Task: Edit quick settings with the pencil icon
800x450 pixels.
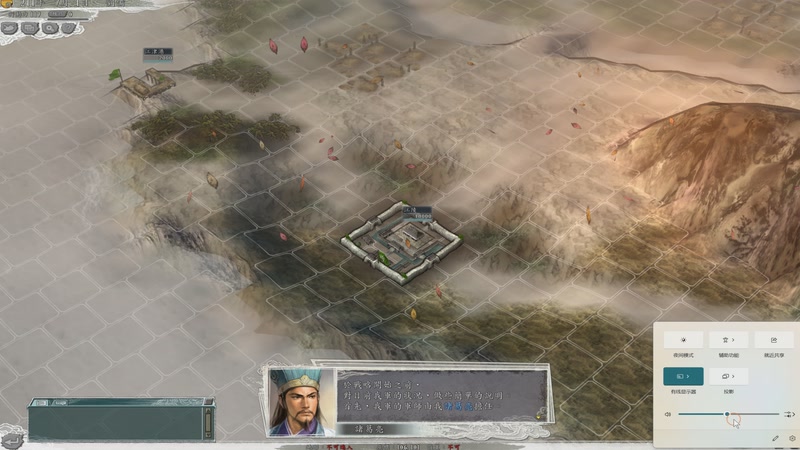Action: [x=775, y=438]
